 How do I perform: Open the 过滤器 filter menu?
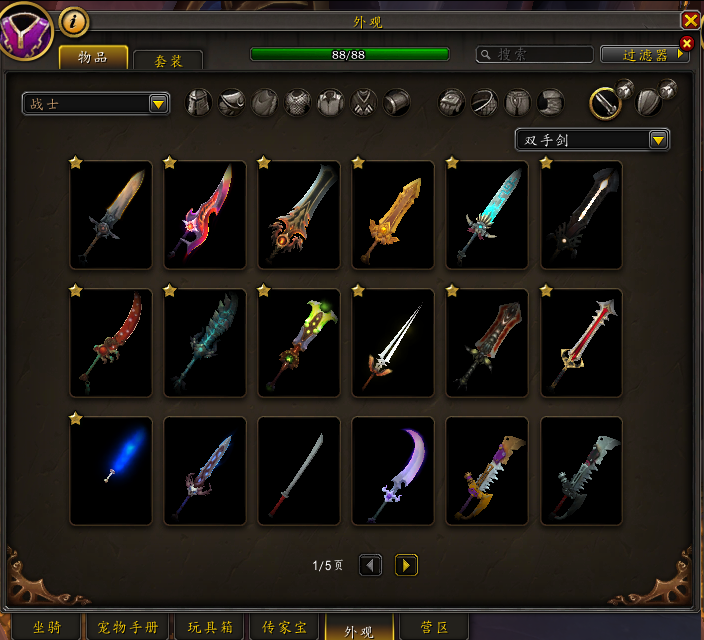(x=644, y=54)
